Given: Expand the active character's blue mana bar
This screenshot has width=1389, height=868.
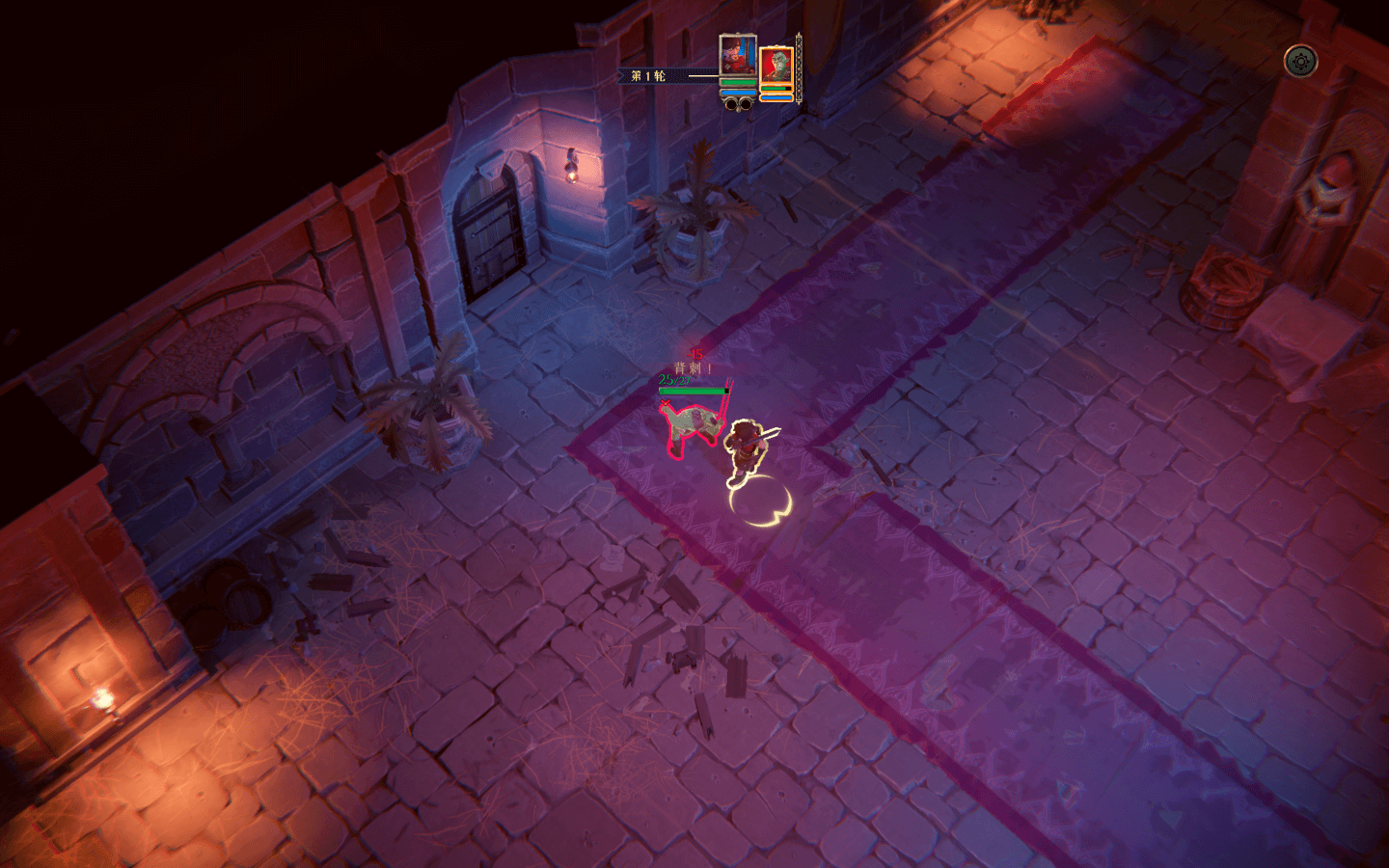Looking at the screenshot, I should click(x=738, y=92).
